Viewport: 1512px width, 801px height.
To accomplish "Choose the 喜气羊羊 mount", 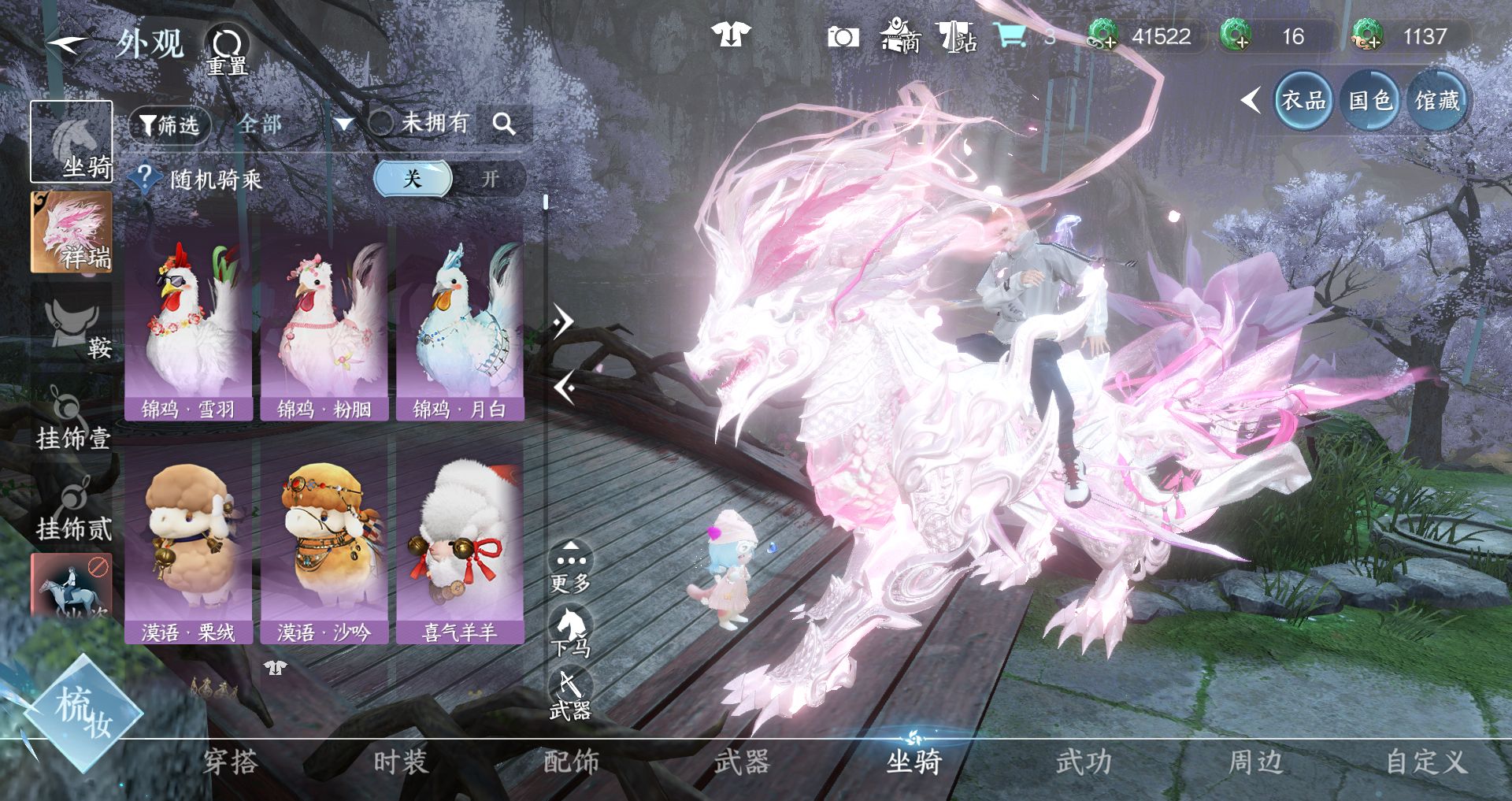I will click(460, 545).
